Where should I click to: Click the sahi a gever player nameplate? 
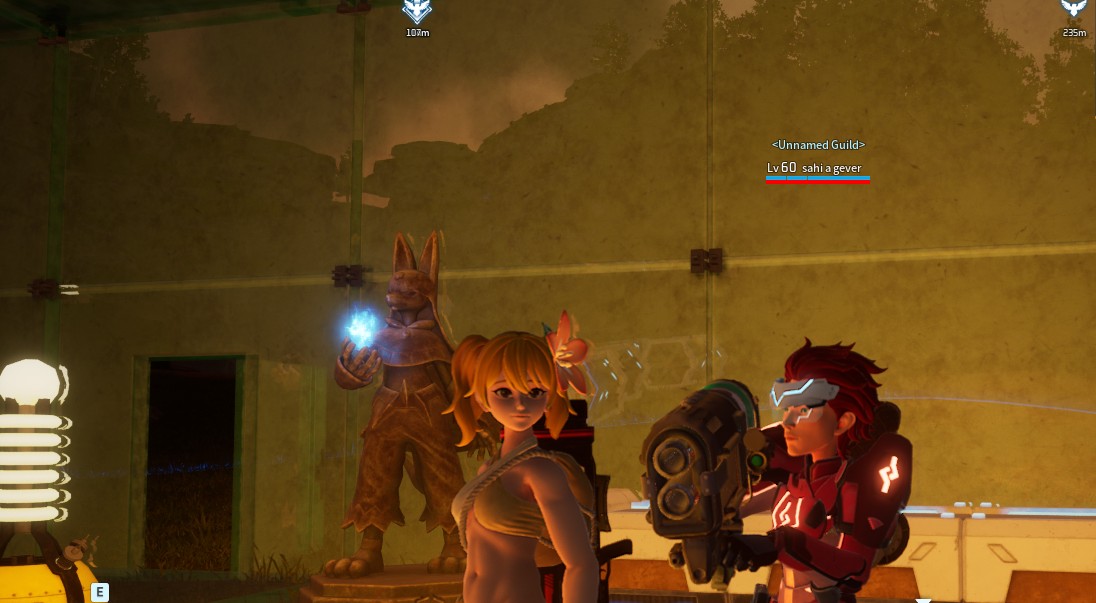tap(817, 168)
